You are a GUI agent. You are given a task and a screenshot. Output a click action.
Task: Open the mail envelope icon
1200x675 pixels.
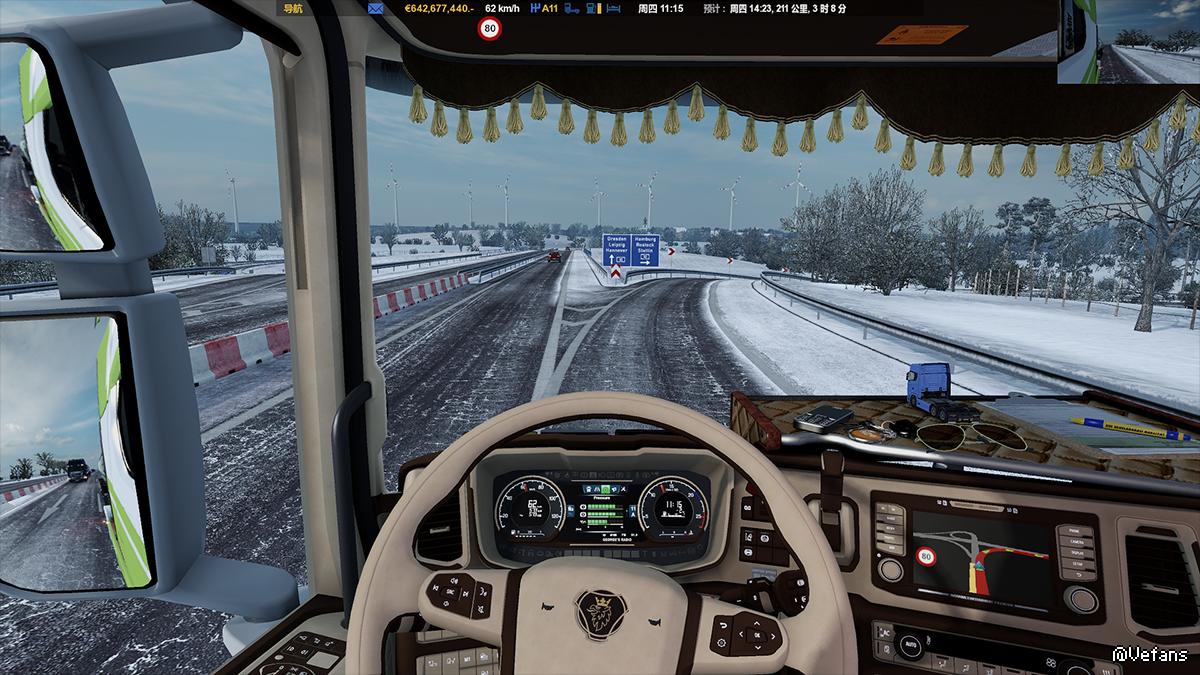click(x=376, y=8)
